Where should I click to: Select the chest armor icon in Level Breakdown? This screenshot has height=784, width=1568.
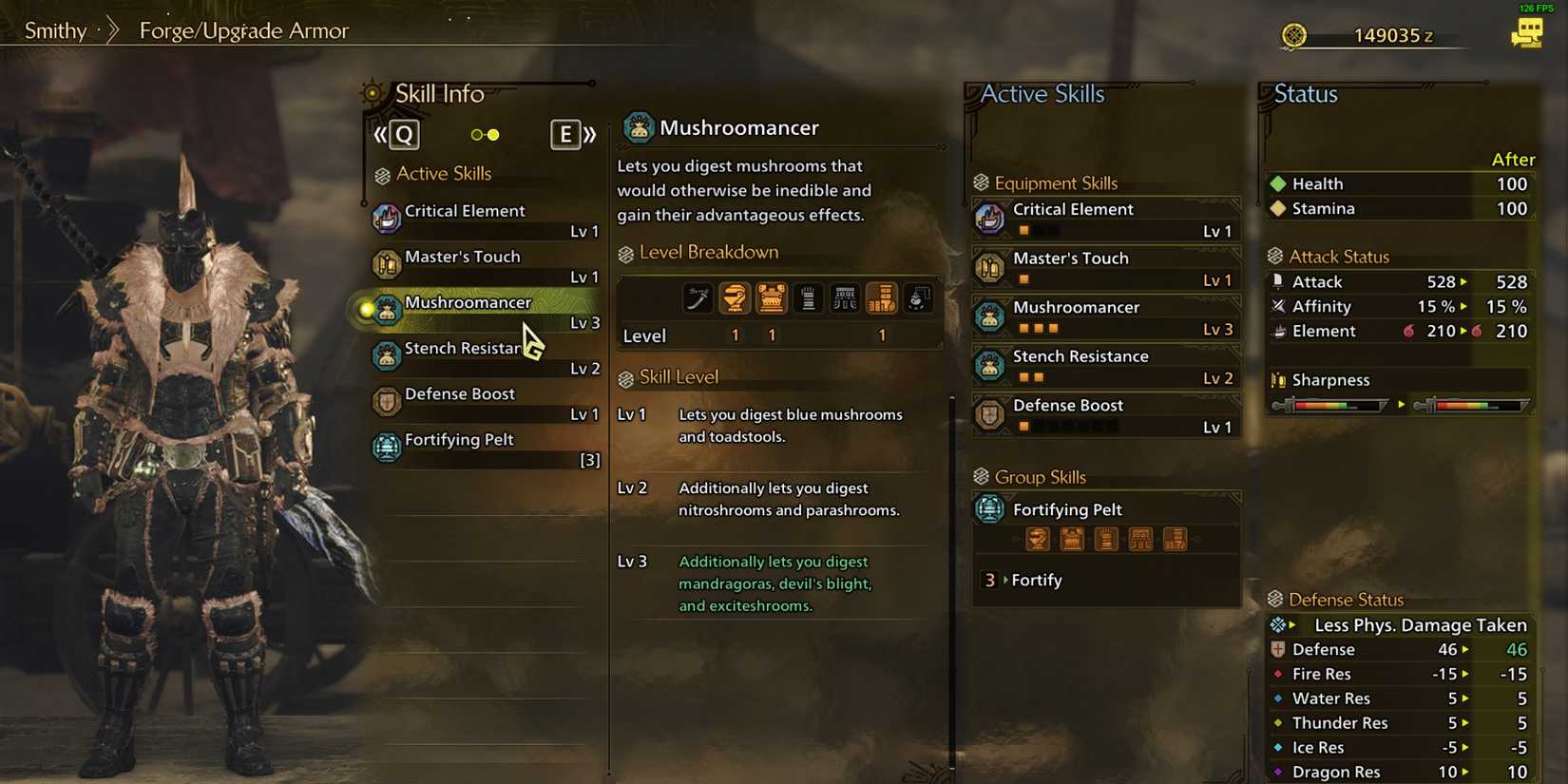[772, 297]
